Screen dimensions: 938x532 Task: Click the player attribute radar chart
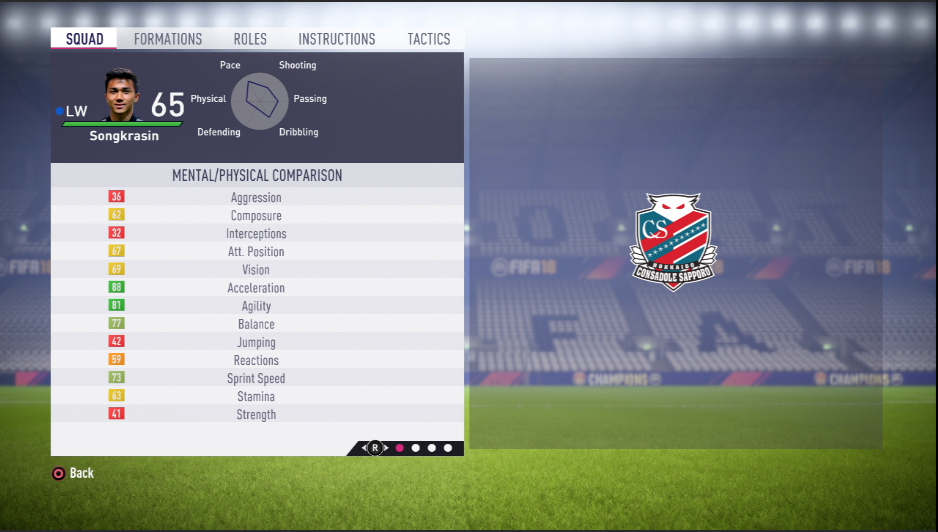tap(260, 100)
